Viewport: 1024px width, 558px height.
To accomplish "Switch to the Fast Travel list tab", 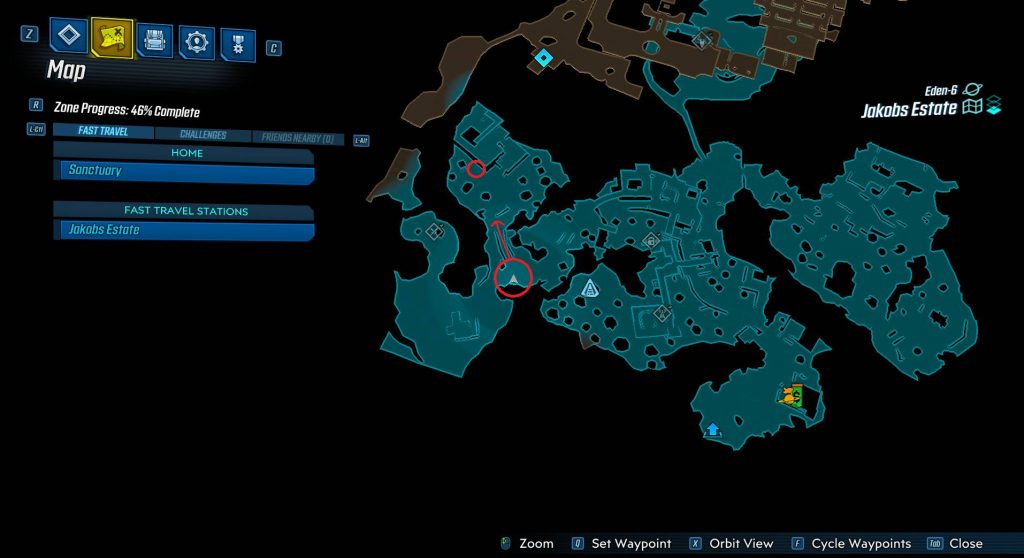I will click(102, 131).
